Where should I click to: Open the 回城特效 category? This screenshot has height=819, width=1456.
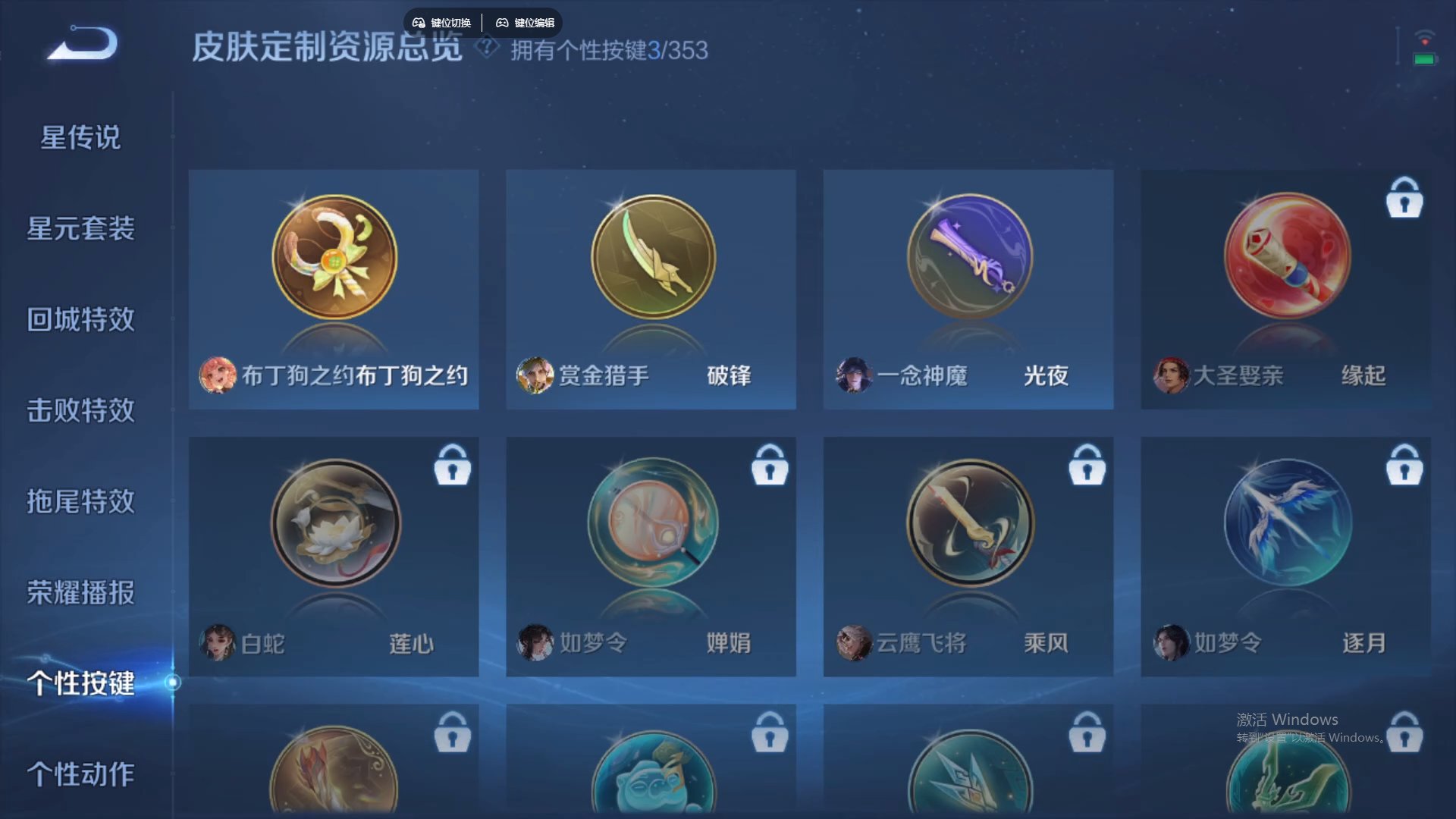pyautogui.click(x=80, y=320)
